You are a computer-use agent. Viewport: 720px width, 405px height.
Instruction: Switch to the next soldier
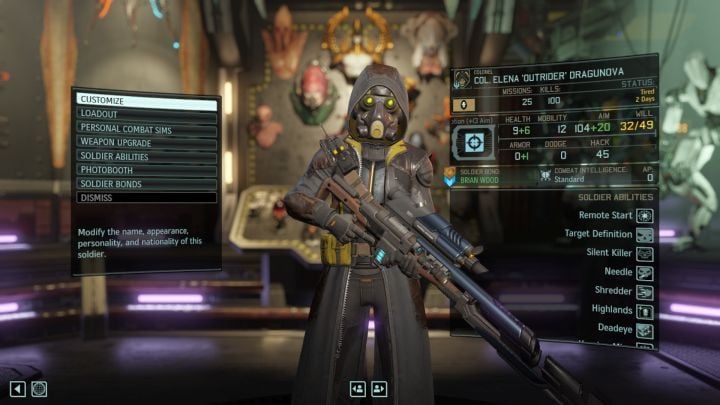(x=379, y=388)
